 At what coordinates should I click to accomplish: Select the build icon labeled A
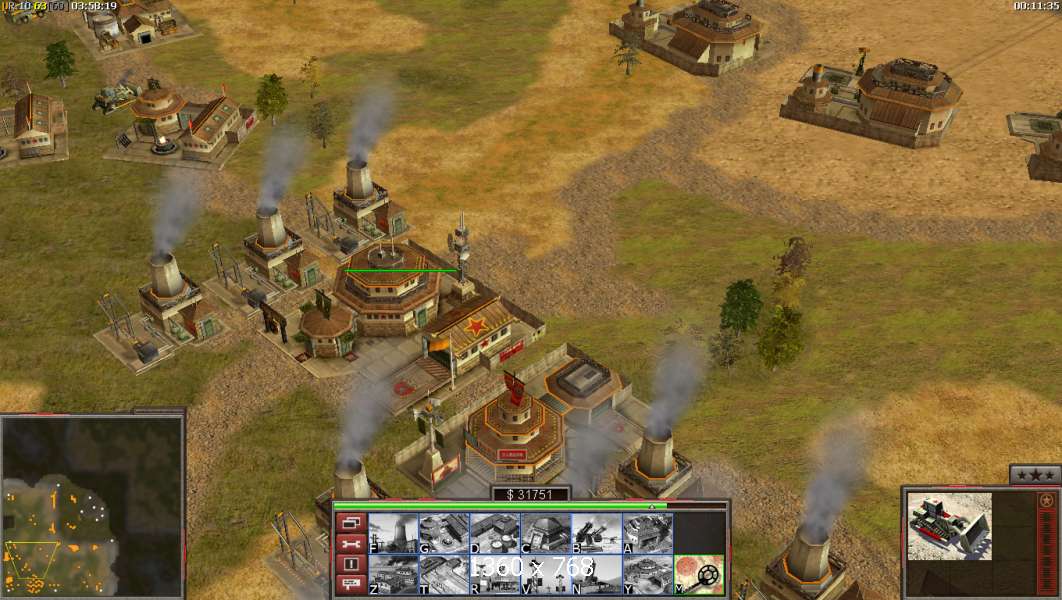[x=648, y=533]
